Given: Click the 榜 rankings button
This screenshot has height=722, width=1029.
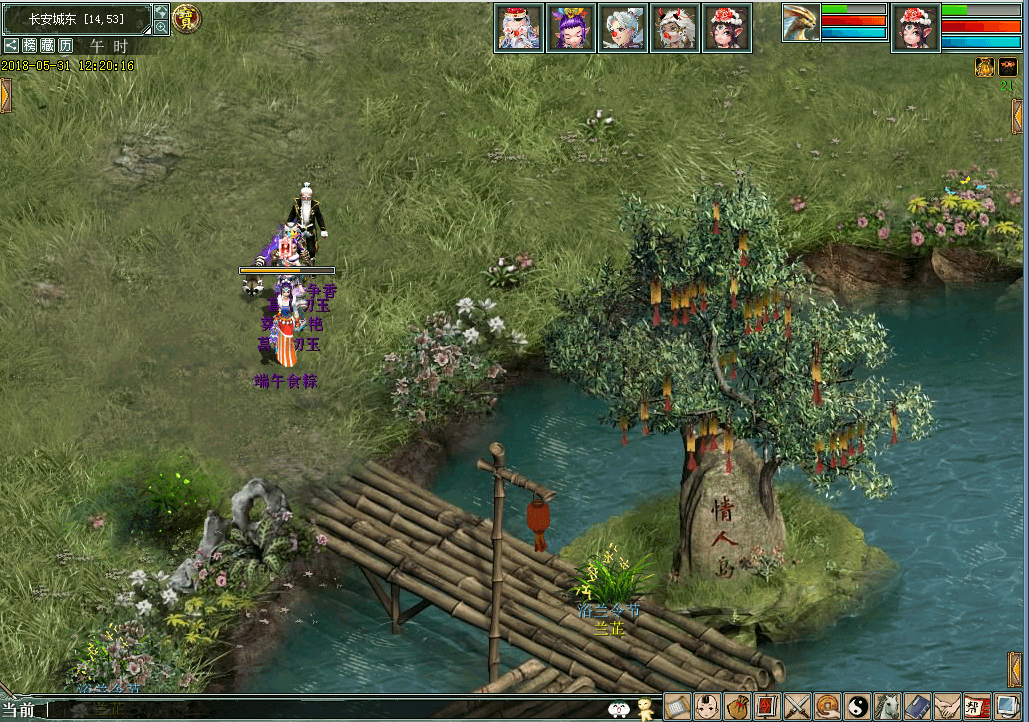Looking at the screenshot, I should [x=30, y=45].
